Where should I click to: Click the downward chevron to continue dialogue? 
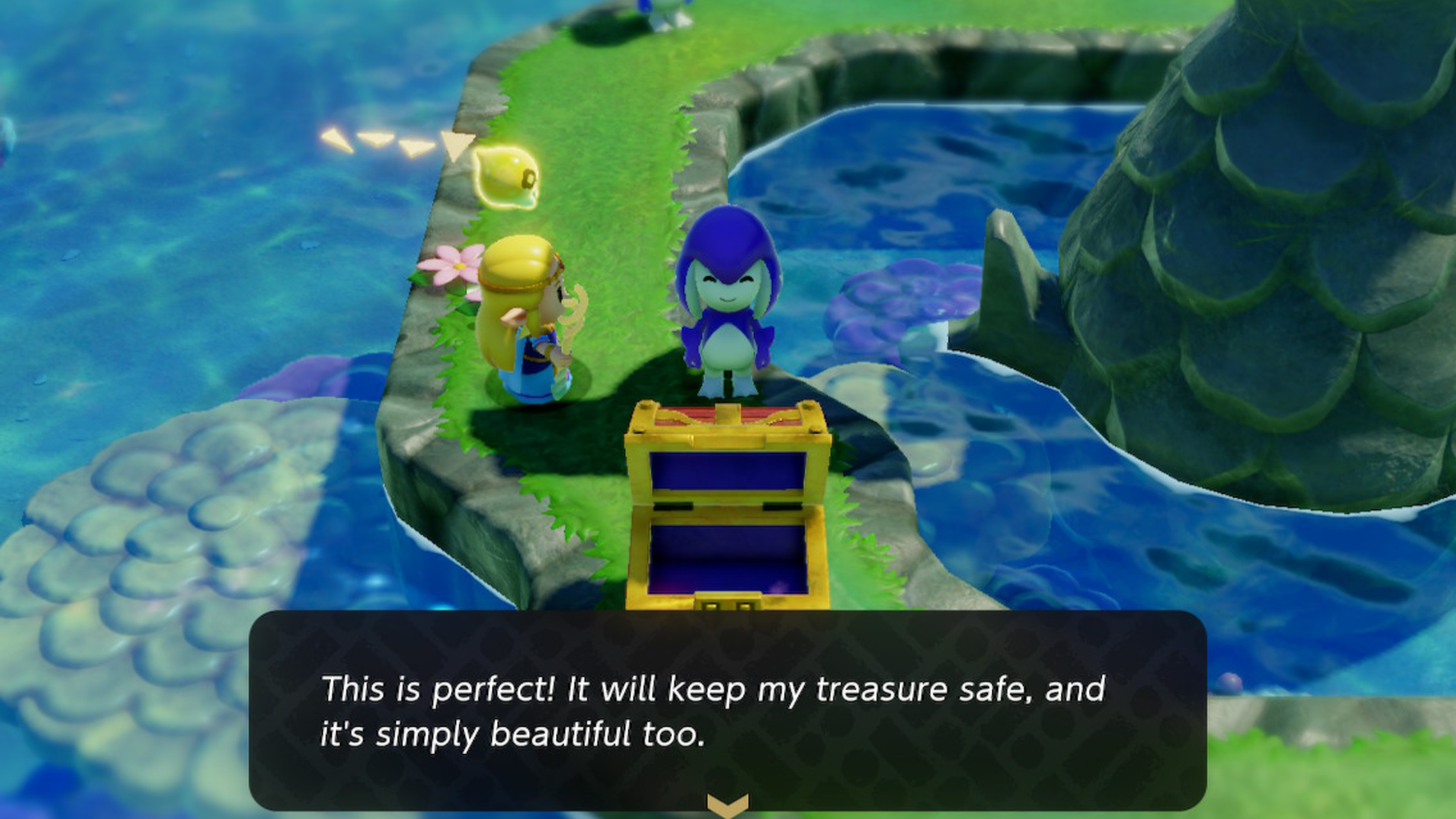[x=727, y=803]
